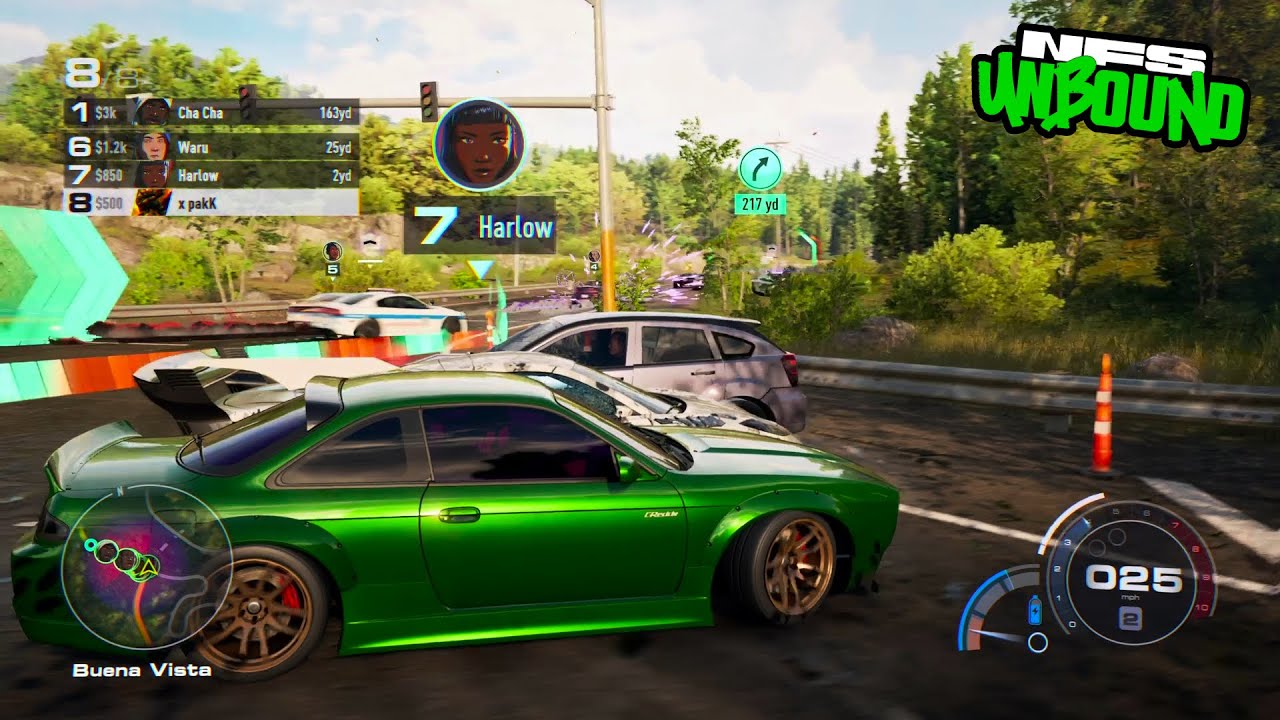
Task: Click the gear indicator showing 2
Action: coord(1131,618)
